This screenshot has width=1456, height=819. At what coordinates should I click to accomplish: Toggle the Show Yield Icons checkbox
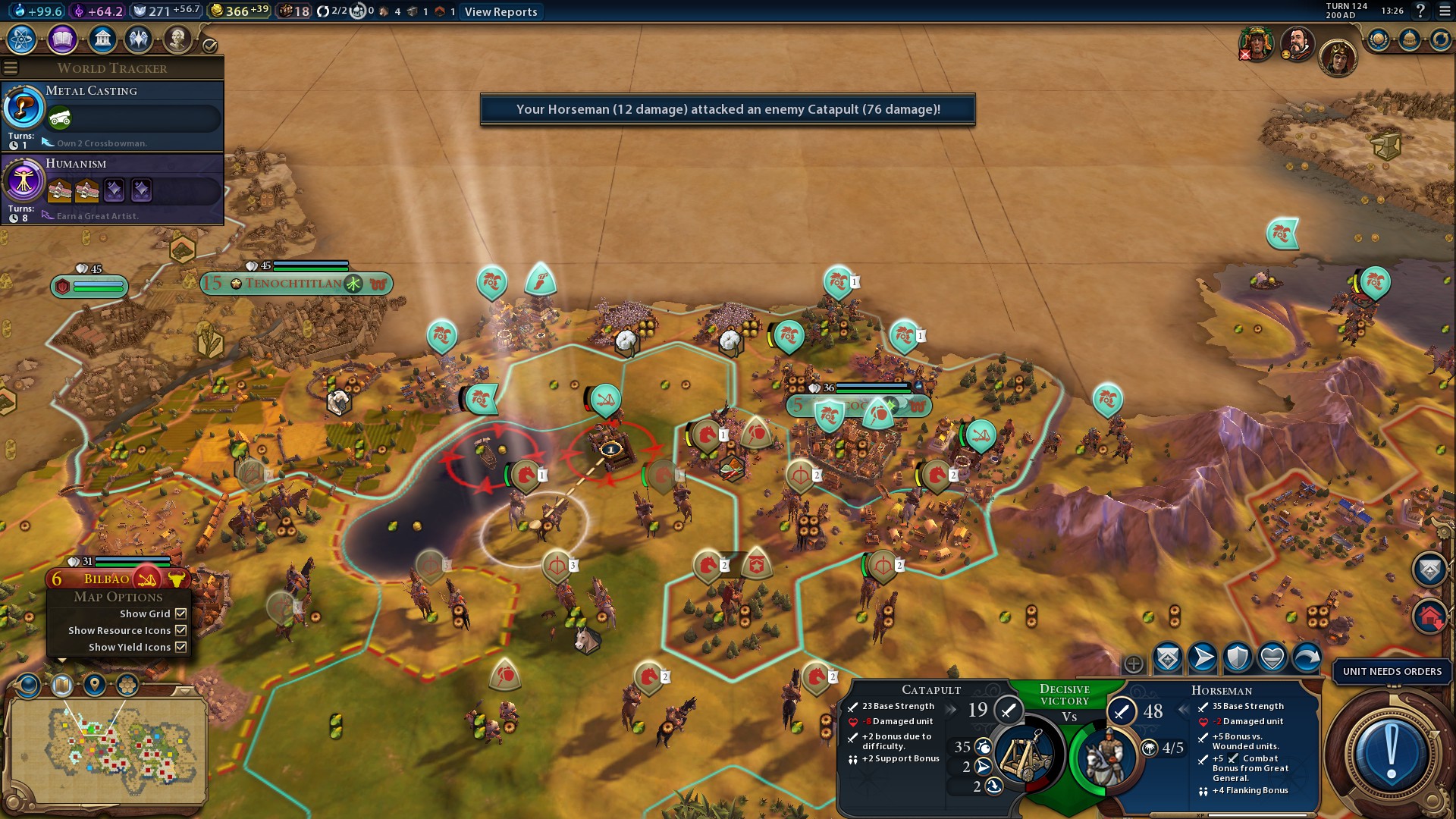[x=181, y=647]
